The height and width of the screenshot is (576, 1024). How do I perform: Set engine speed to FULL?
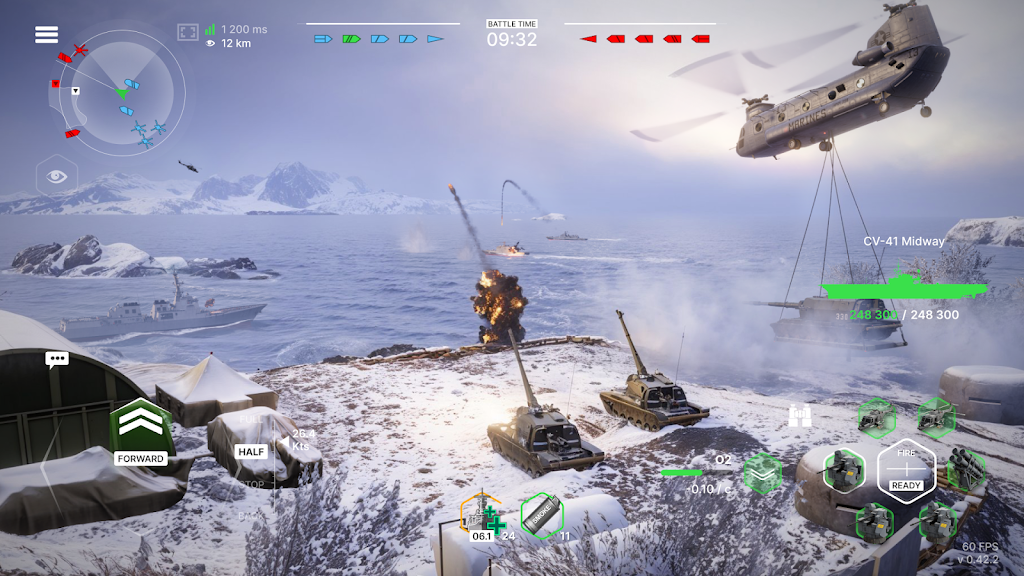click(x=250, y=420)
